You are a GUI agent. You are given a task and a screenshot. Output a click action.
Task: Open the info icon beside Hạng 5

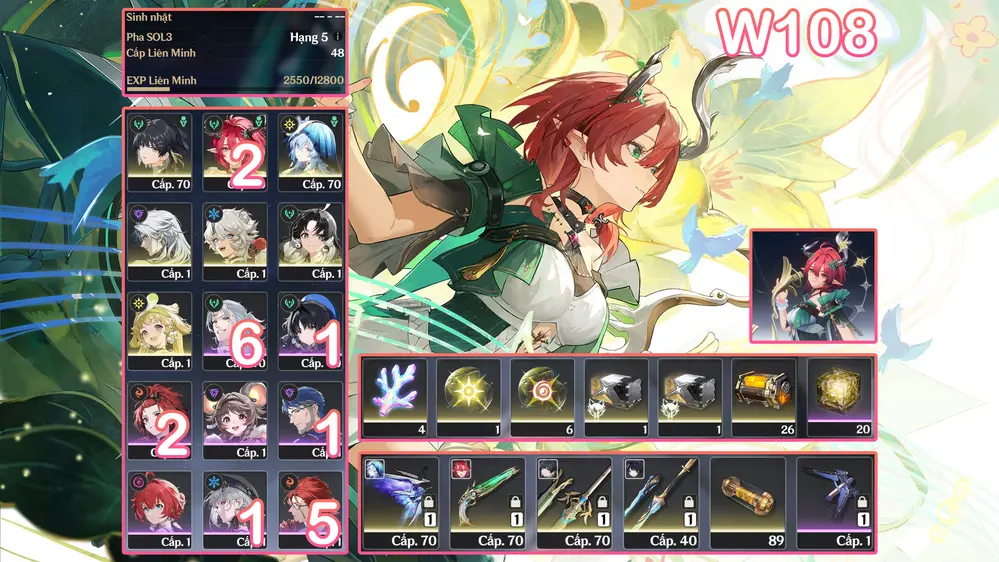tap(338, 37)
